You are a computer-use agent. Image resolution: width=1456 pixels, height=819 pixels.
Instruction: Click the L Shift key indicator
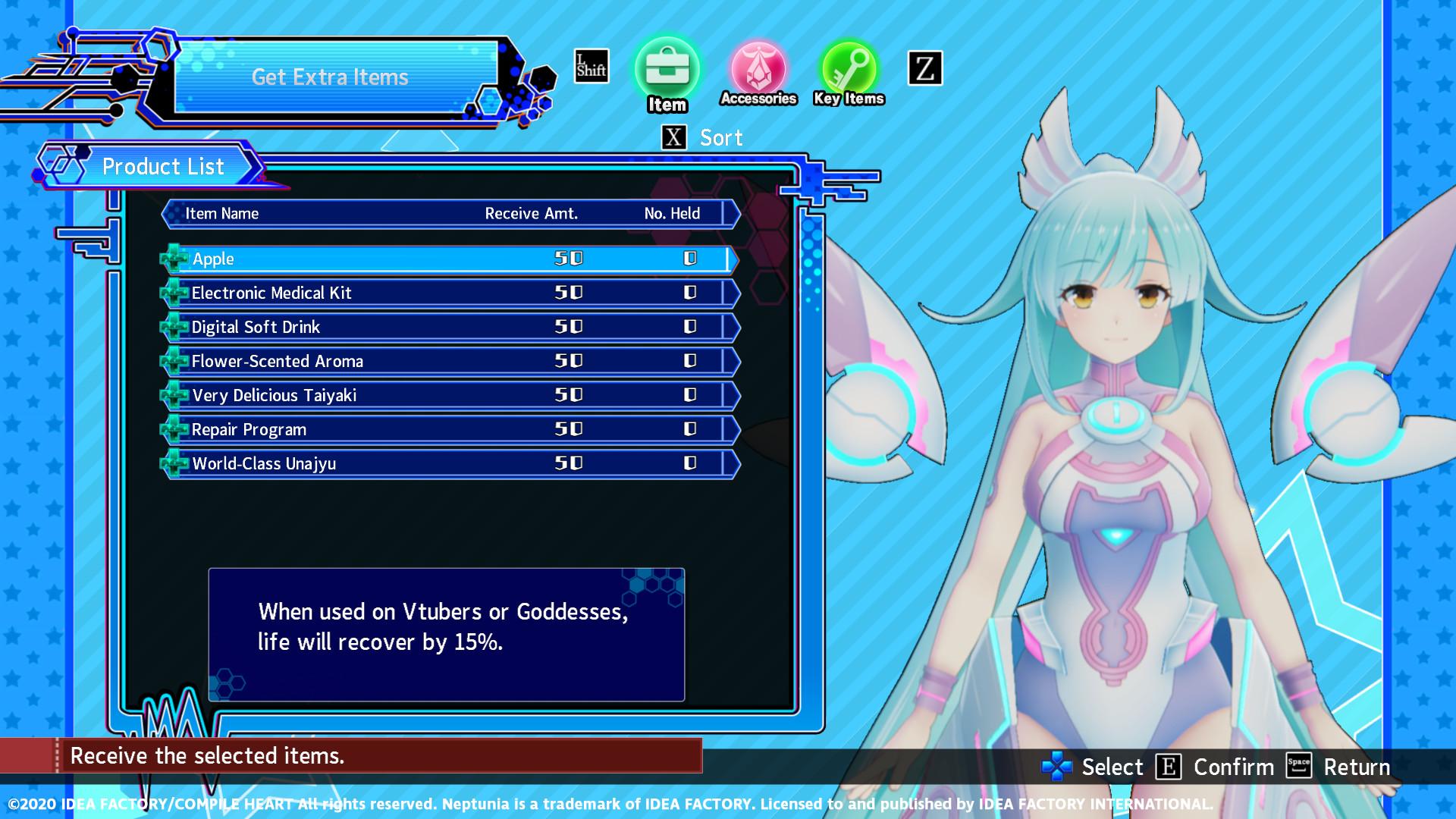tap(590, 67)
